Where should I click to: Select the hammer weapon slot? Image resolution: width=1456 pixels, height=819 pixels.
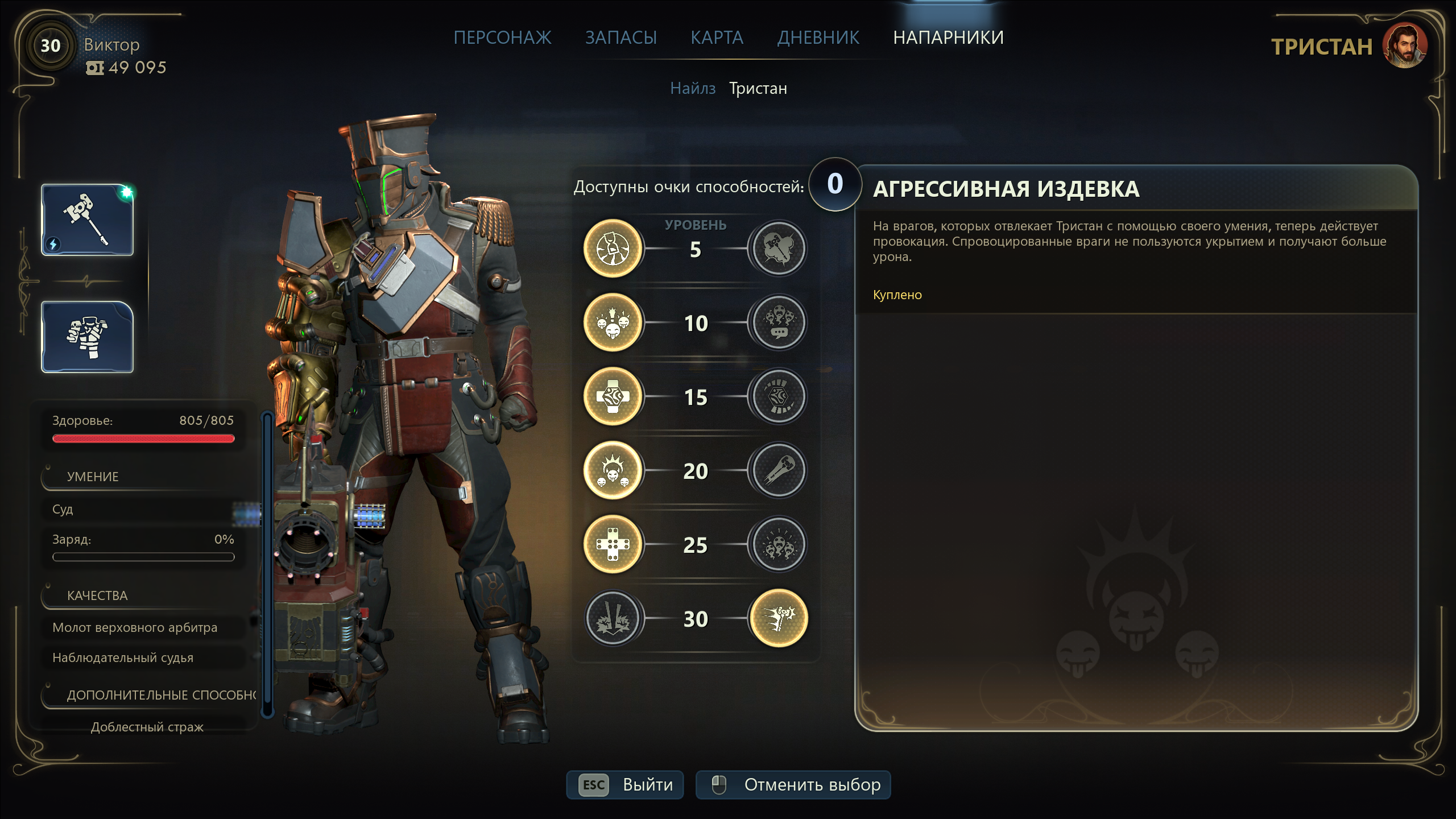(x=88, y=220)
